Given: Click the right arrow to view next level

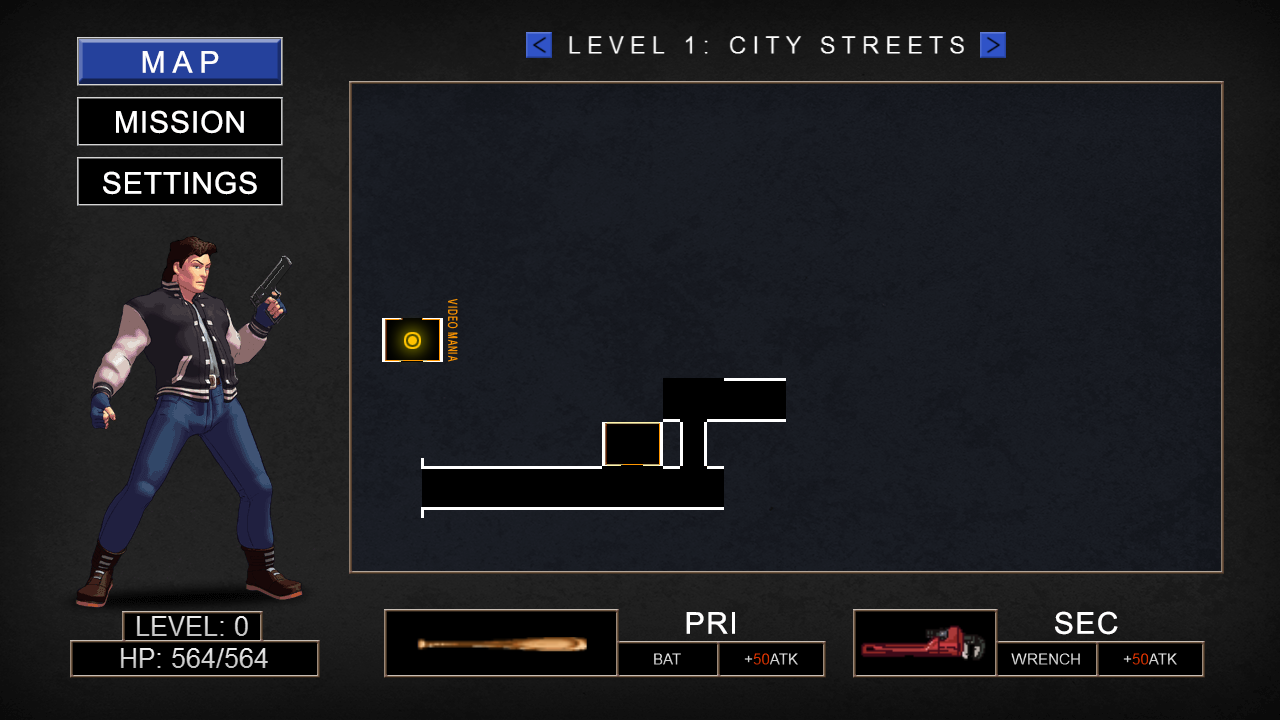Looking at the screenshot, I should 992,44.
